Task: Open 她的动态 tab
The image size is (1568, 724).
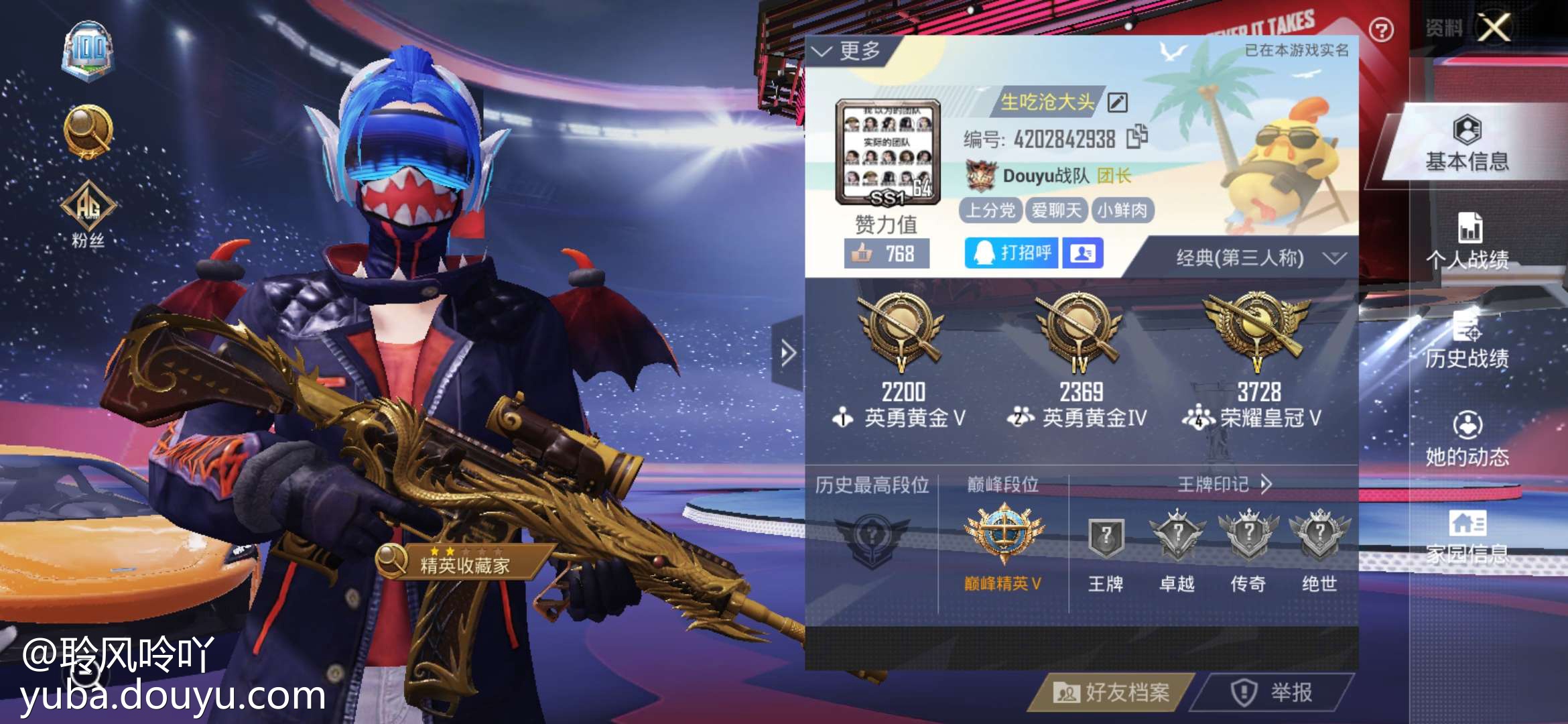Action: 1467,439
